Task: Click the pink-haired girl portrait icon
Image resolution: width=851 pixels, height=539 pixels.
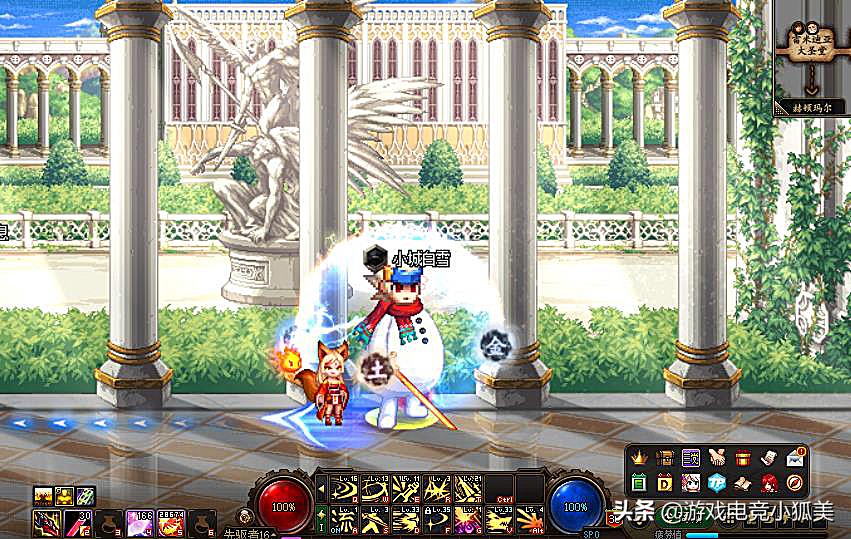Action: 691,484
